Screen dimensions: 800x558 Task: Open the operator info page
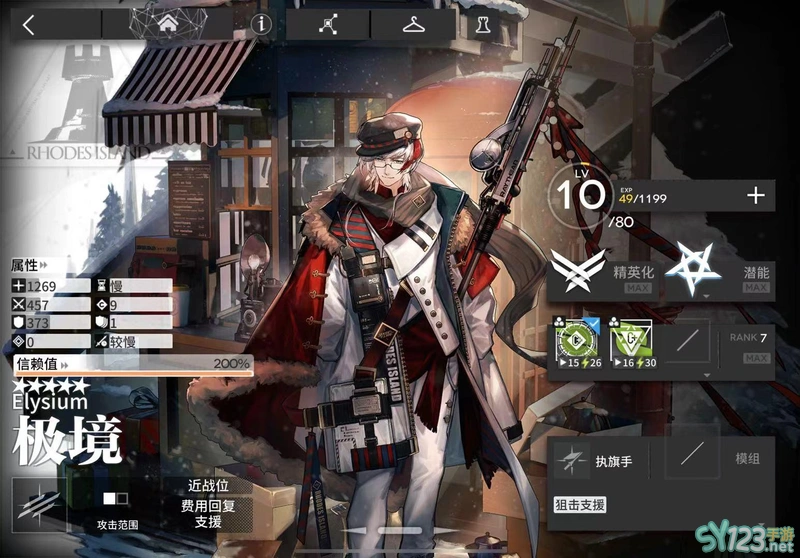pos(262,24)
